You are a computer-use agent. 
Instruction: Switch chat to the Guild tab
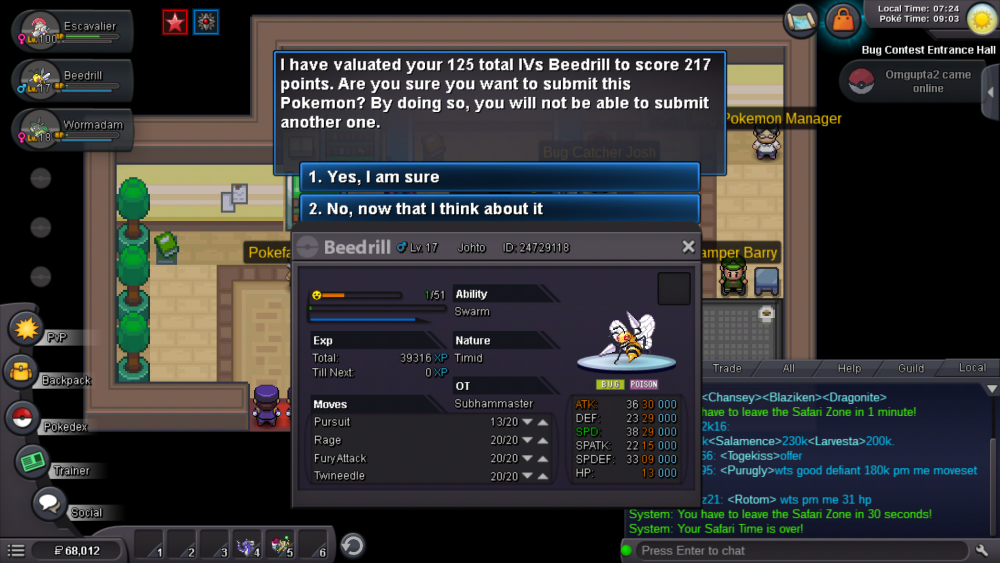pyautogui.click(x=911, y=368)
